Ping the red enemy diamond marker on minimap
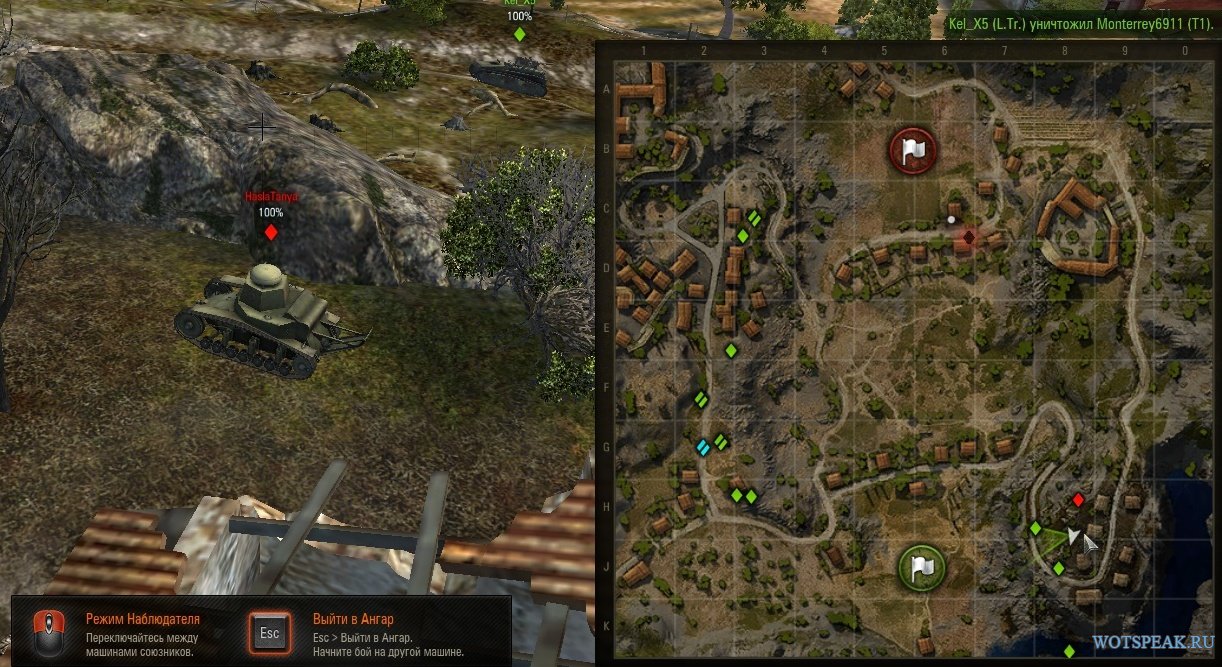 pyautogui.click(x=1077, y=499)
